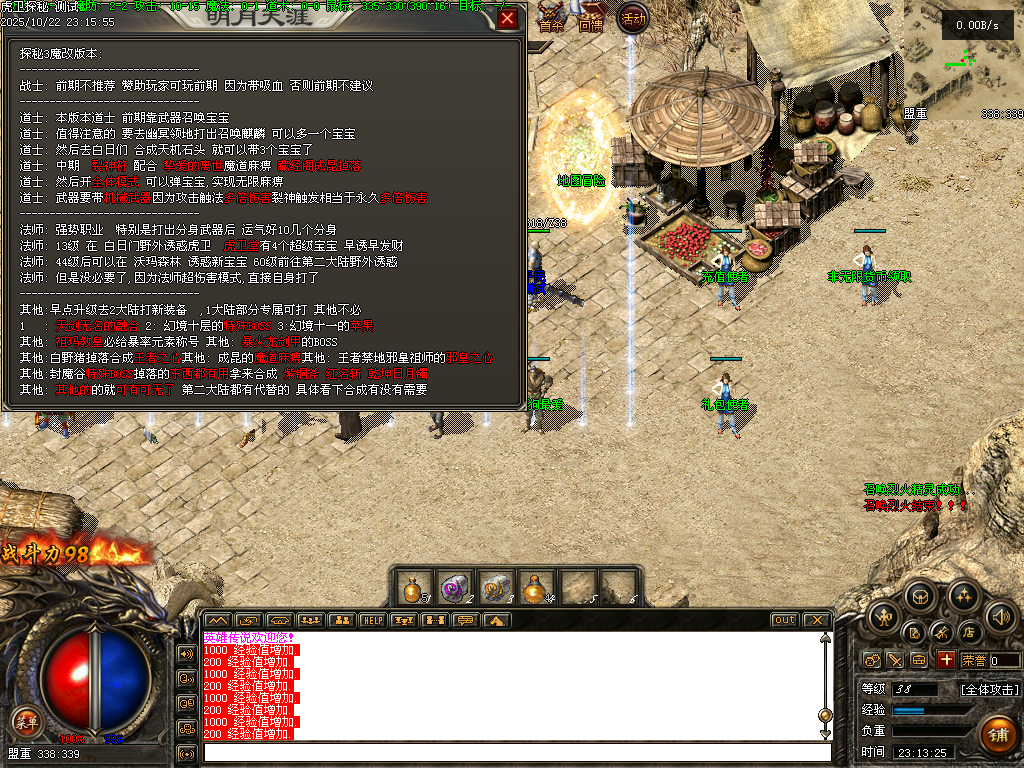This screenshot has height=768, width=1024.
Task: Open the bag chest round button
Action: 921,597
